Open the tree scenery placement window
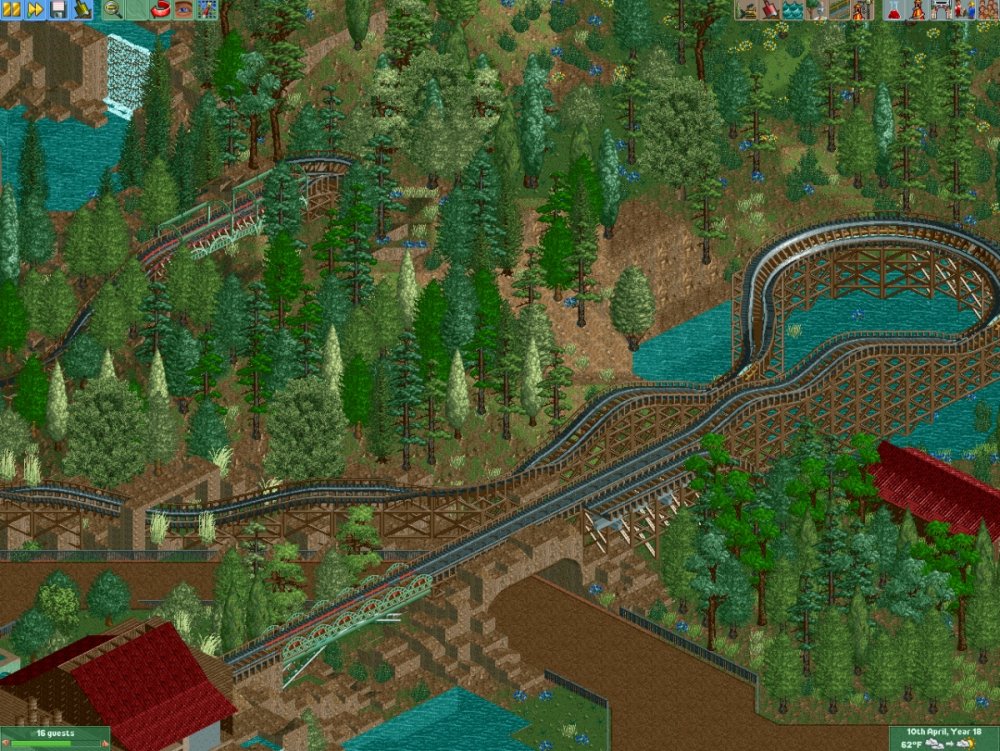Screen dimensions: 1000x751 tap(816, 10)
